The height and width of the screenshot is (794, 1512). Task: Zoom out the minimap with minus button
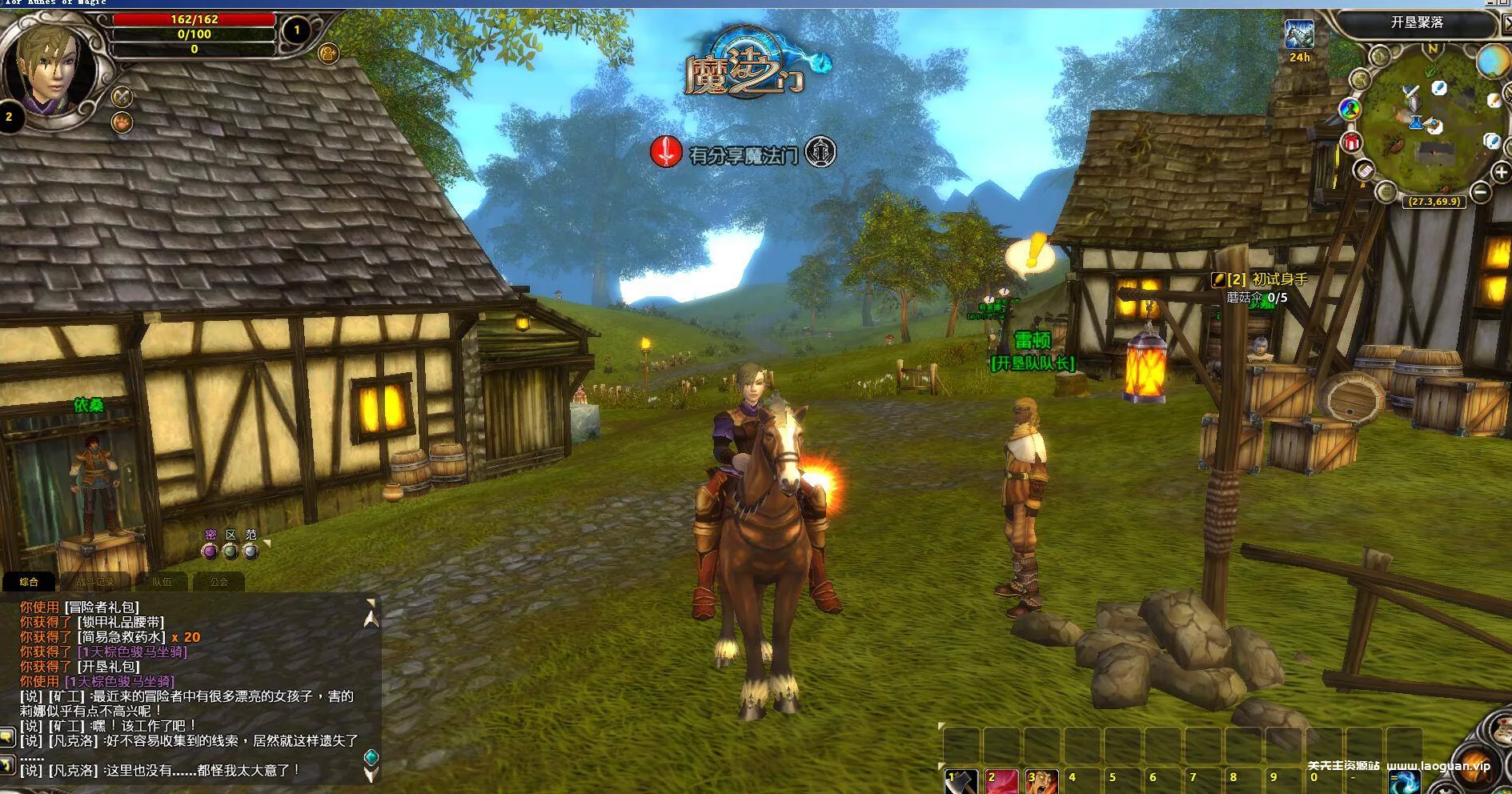click(x=1481, y=191)
